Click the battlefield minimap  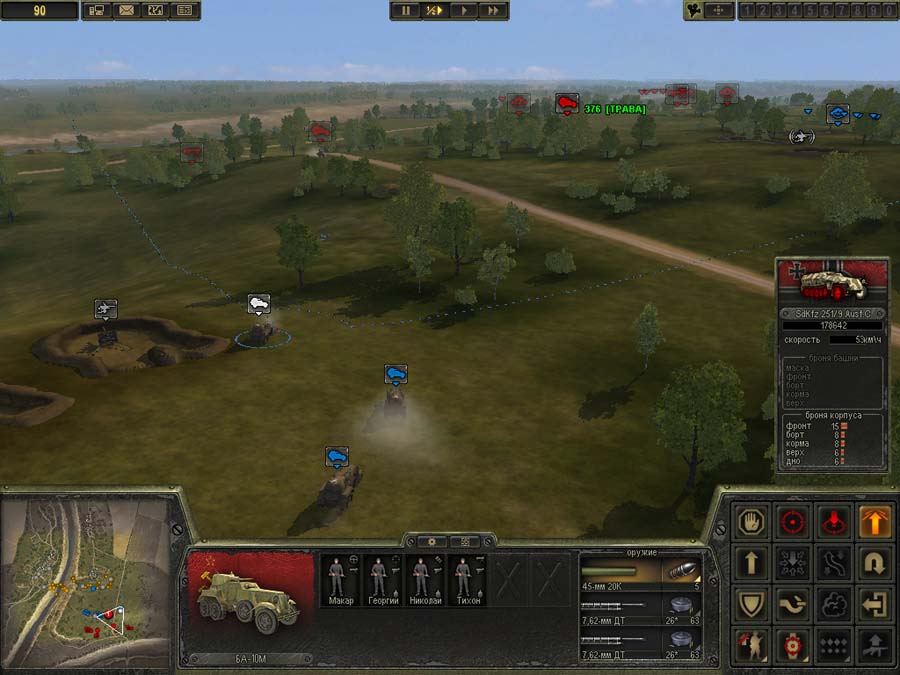pos(86,582)
